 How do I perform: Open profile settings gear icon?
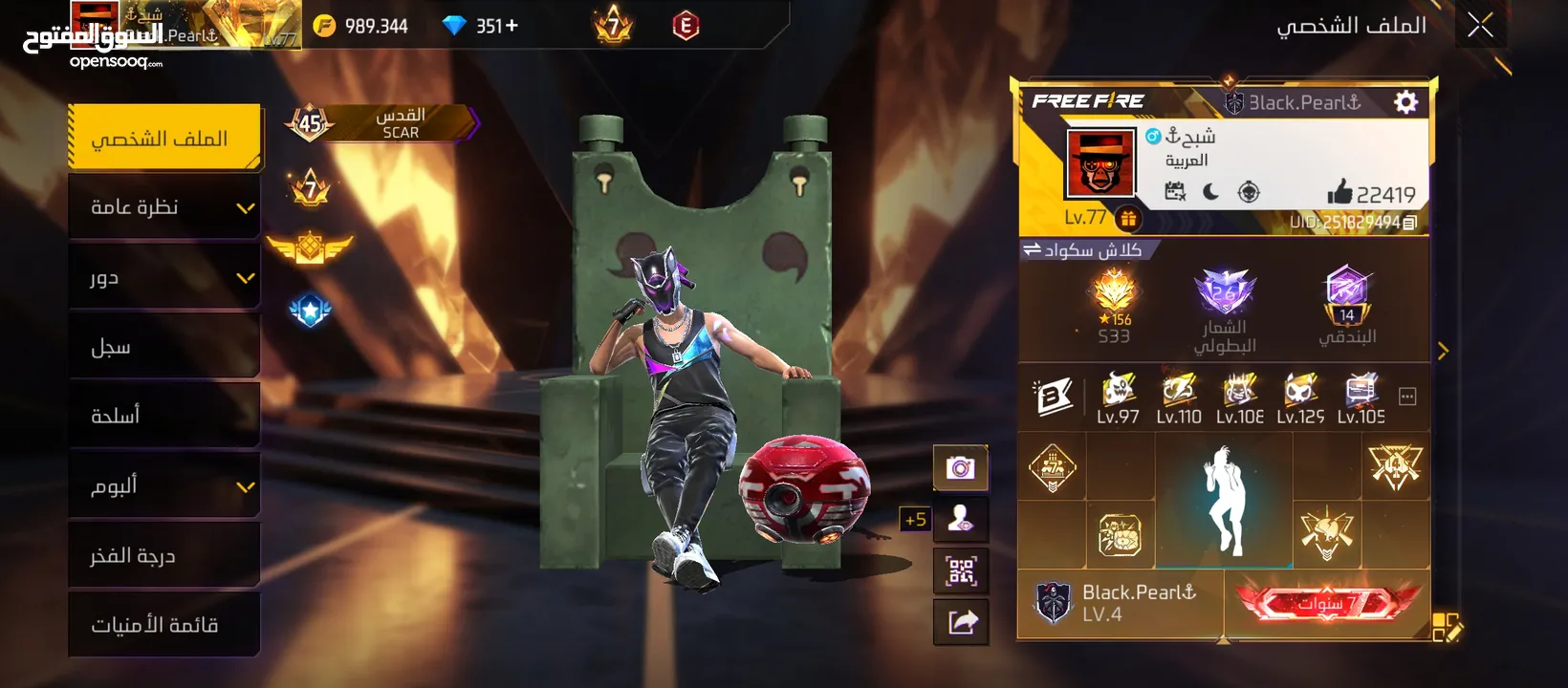point(1405,102)
